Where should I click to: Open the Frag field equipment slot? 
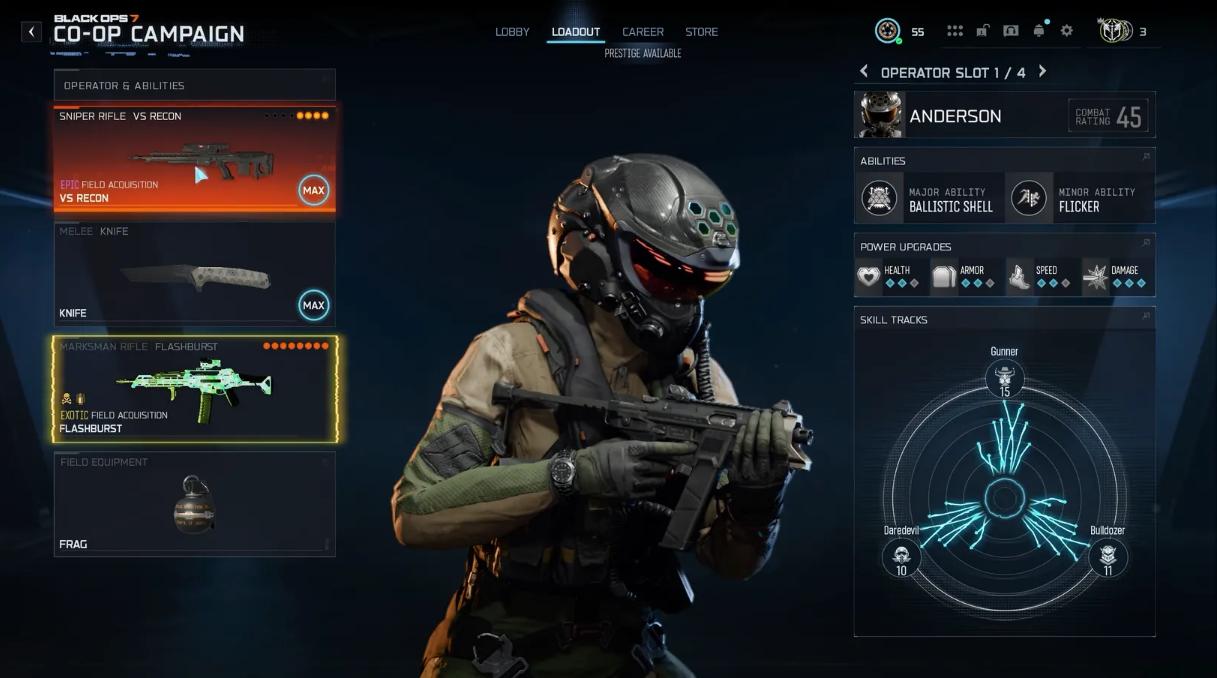(195, 504)
